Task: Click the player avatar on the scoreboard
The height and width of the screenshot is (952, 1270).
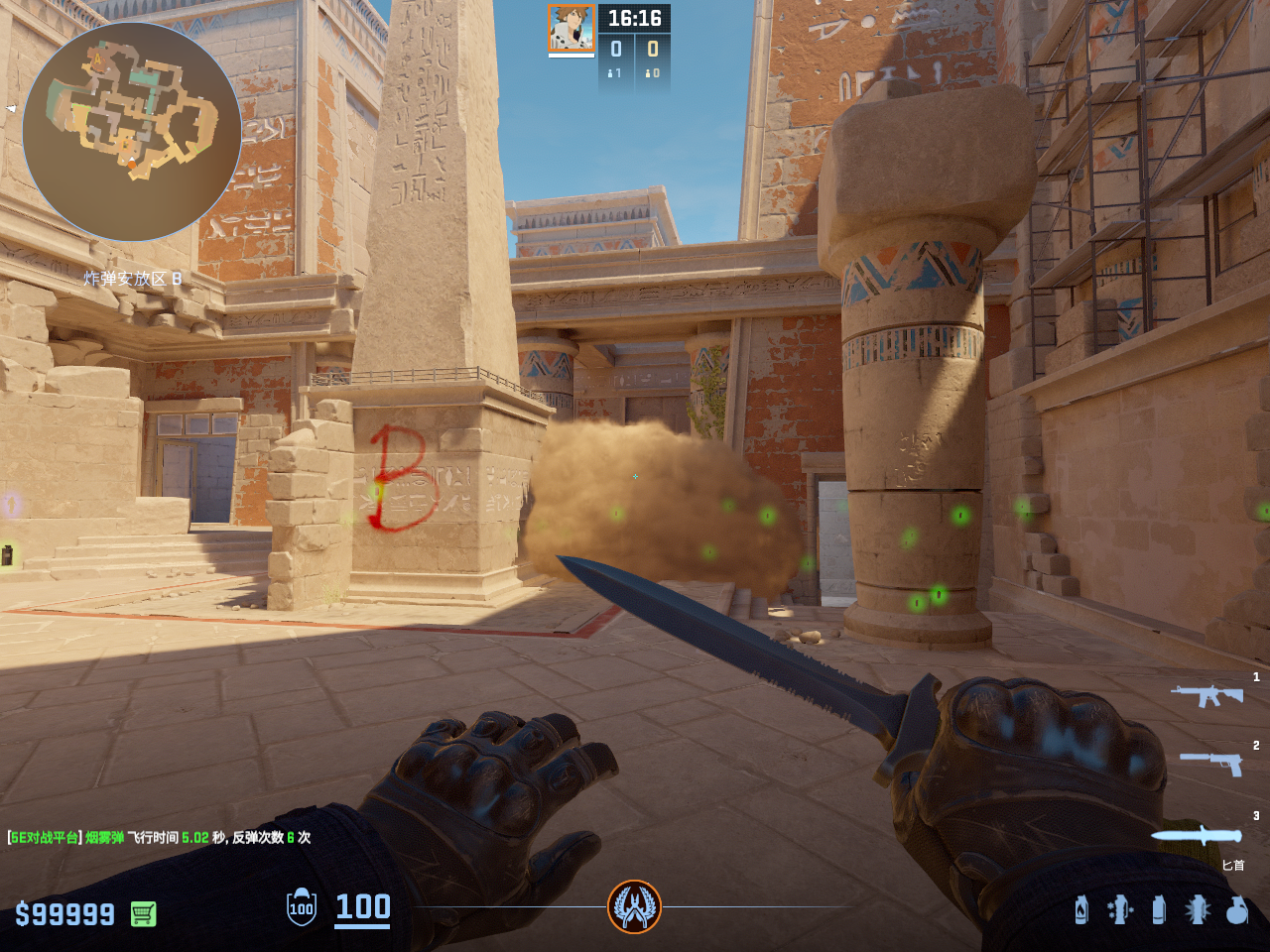Action: coord(571,29)
